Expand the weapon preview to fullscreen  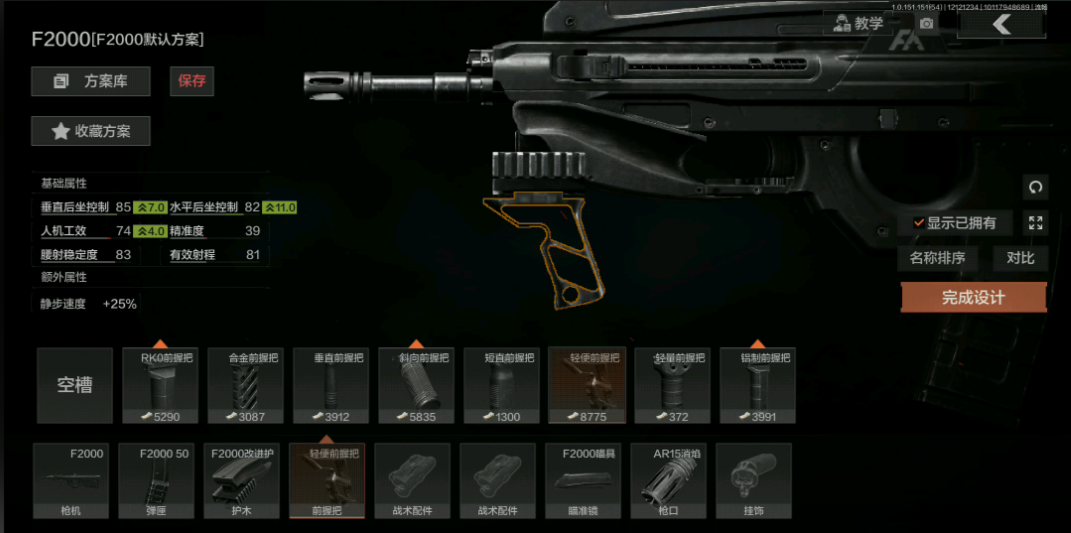1035,223
